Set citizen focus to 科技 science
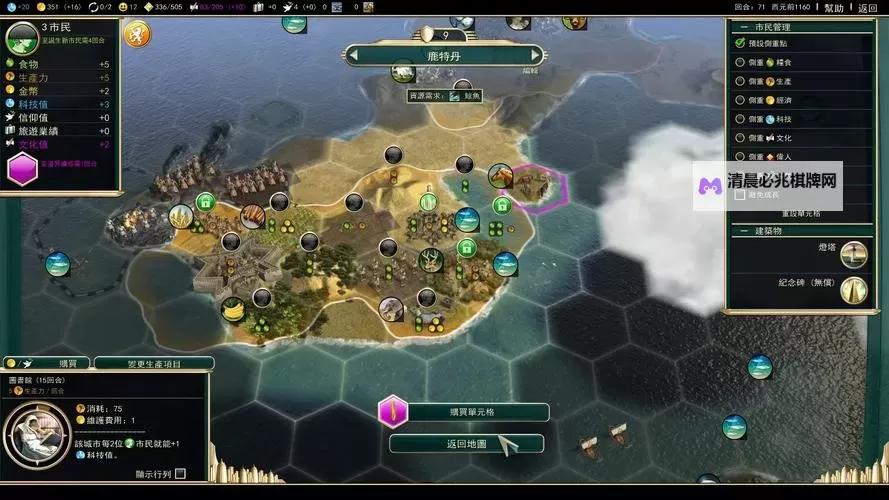Screen dimensions: 889x500 coord(740,119)
